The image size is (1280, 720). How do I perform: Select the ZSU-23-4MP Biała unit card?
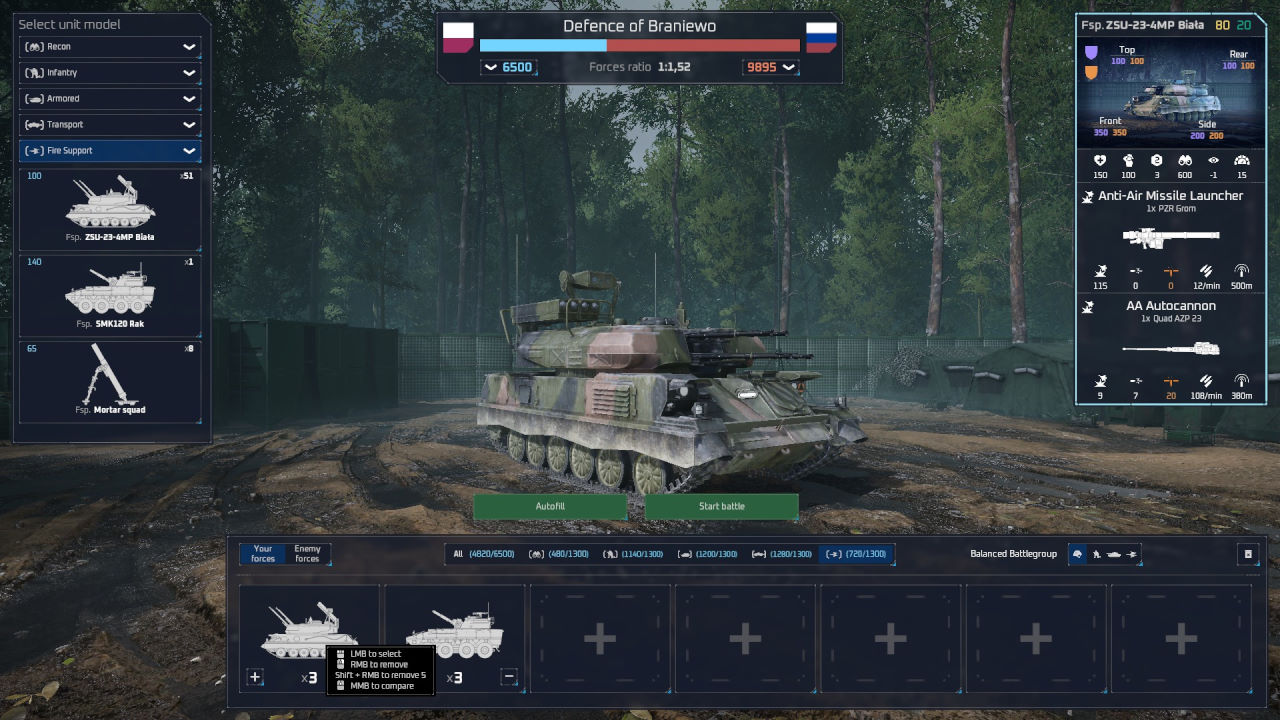point(110,209)
